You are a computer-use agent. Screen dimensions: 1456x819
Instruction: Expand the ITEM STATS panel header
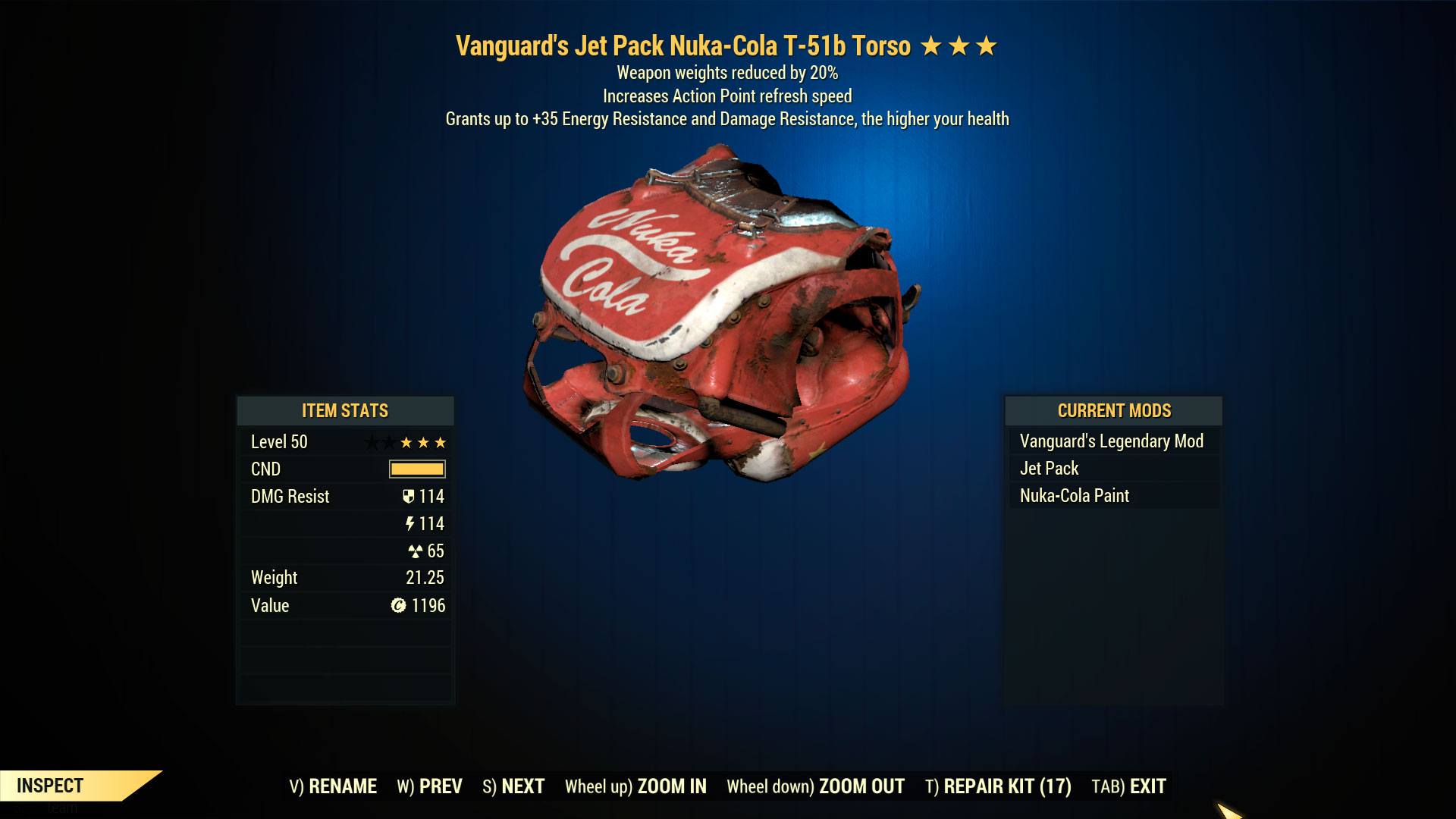[x=345, y=411]
